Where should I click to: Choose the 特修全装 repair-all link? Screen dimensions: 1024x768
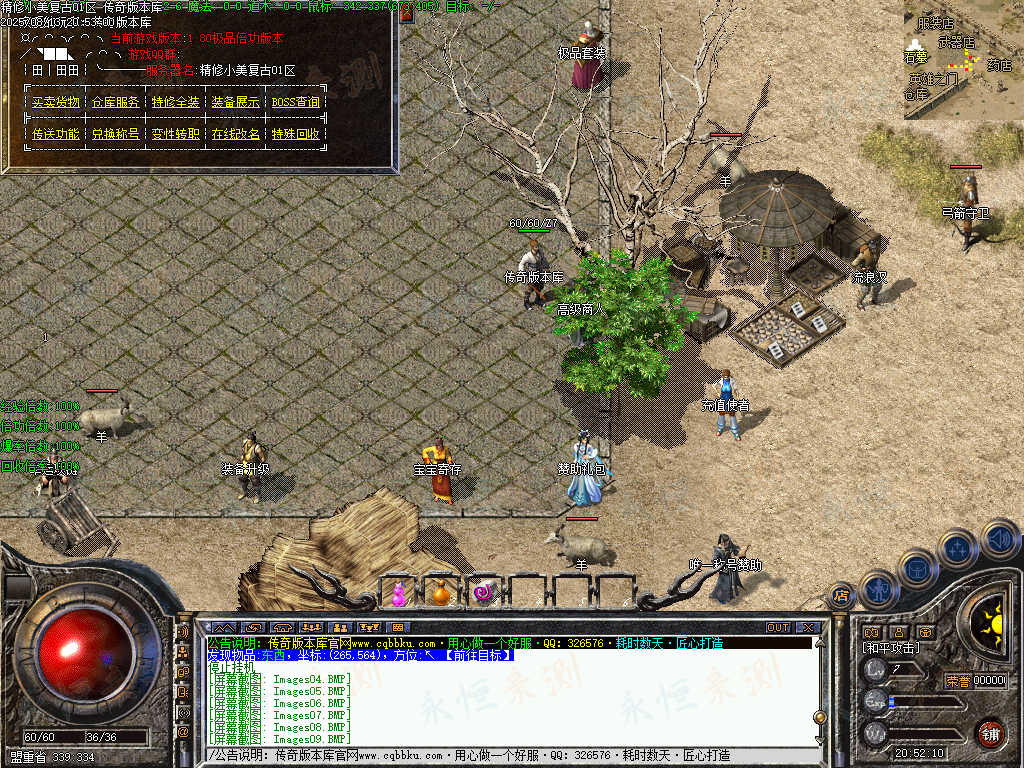point(176,102)
